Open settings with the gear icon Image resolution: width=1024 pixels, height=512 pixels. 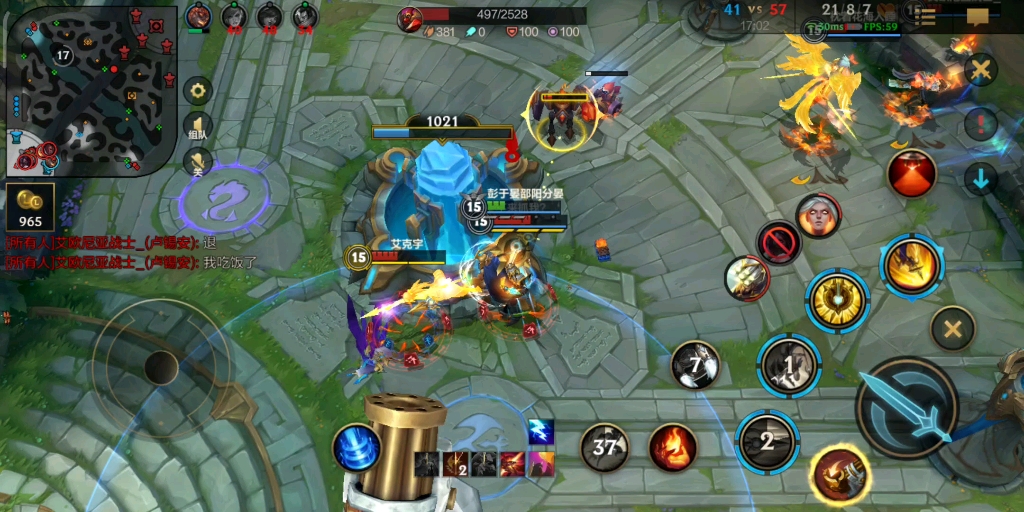click(x=198, y=91)
